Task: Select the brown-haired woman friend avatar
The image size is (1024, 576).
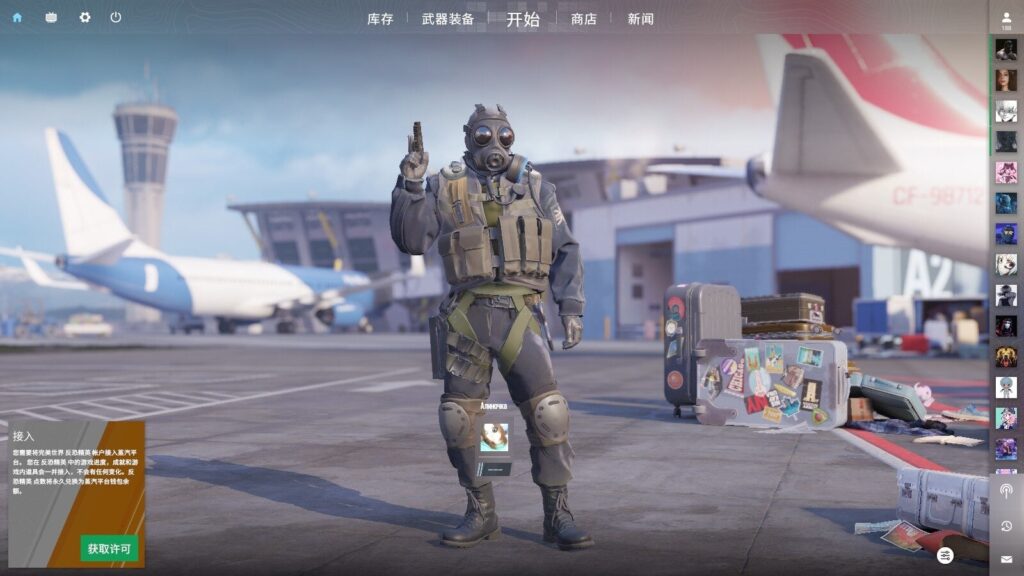Action: (x=1006, y=80)
